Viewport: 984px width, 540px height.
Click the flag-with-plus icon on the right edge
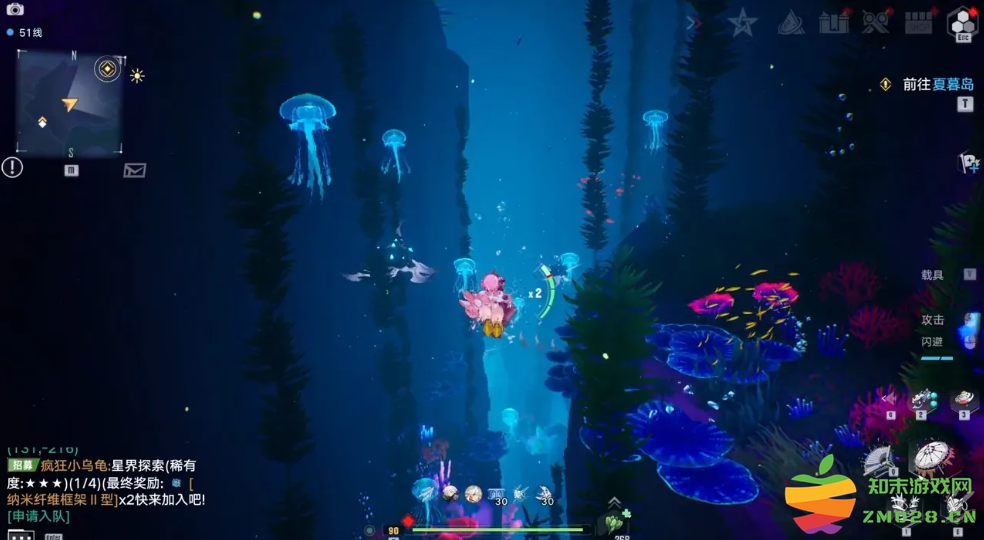pos(968,163)
